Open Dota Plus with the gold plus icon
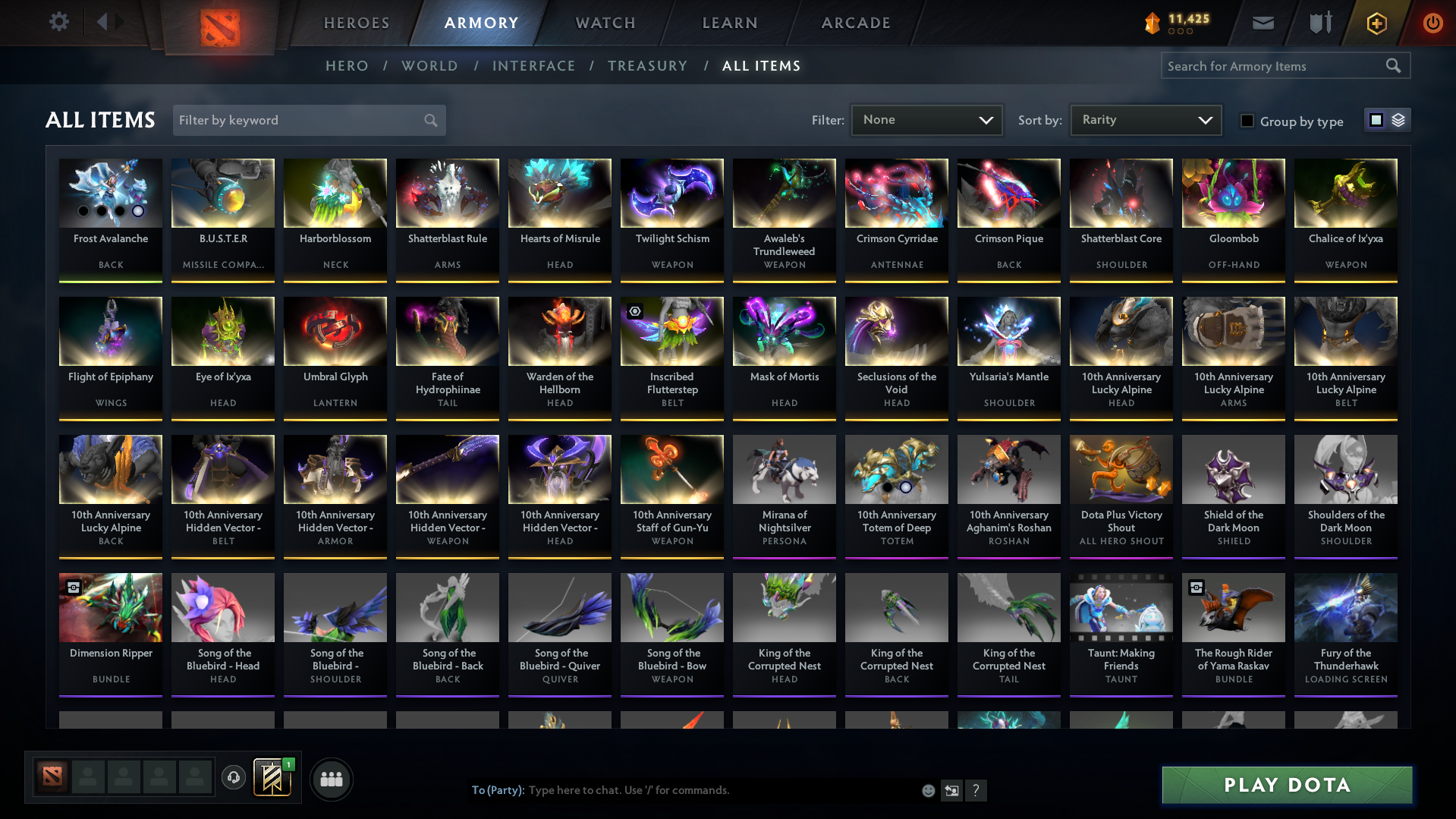 1376,23
